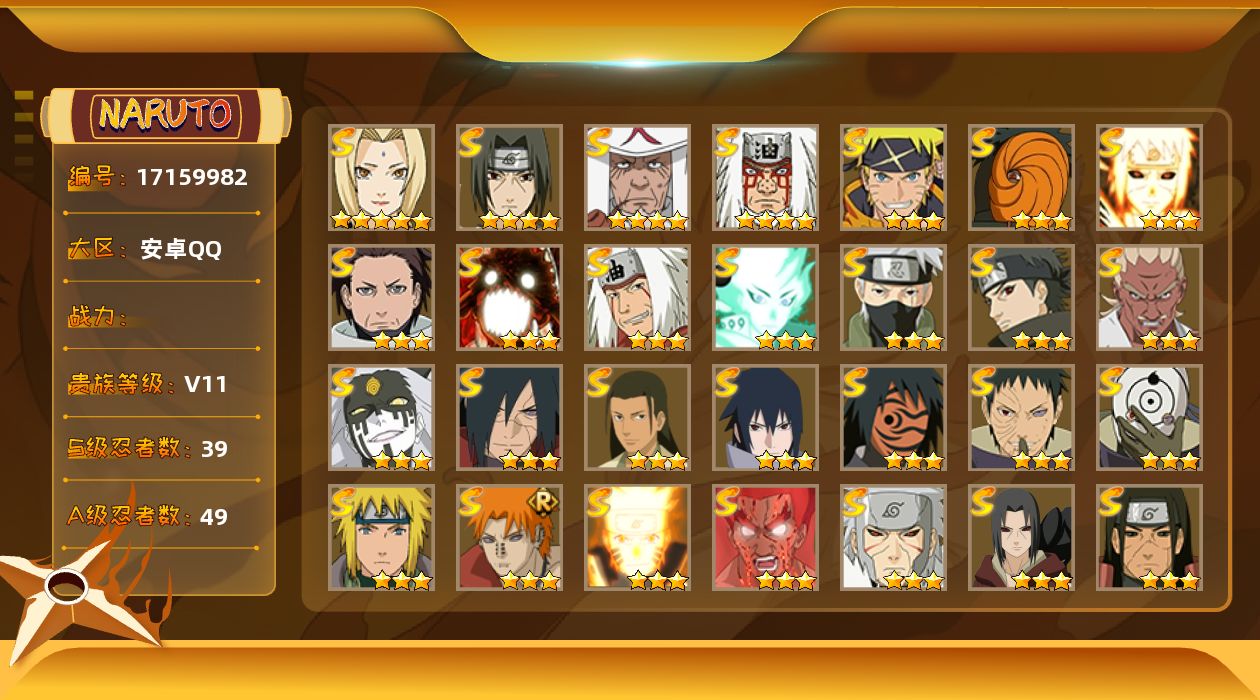
Task: Select the red four-tailed beast Naruto portrait
Action: [509, 297]
